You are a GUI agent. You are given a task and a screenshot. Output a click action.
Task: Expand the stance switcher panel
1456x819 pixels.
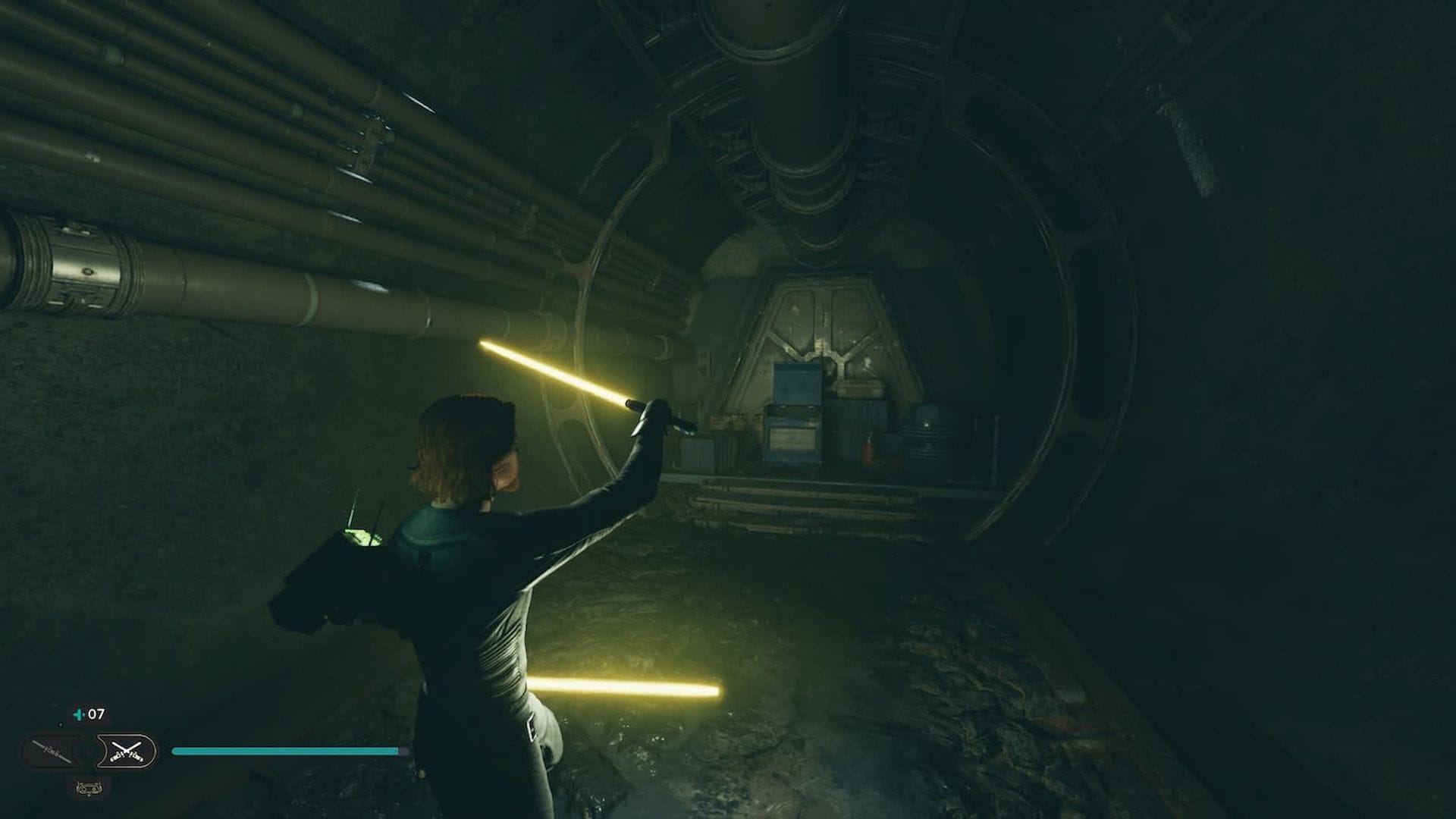point(90,751)
